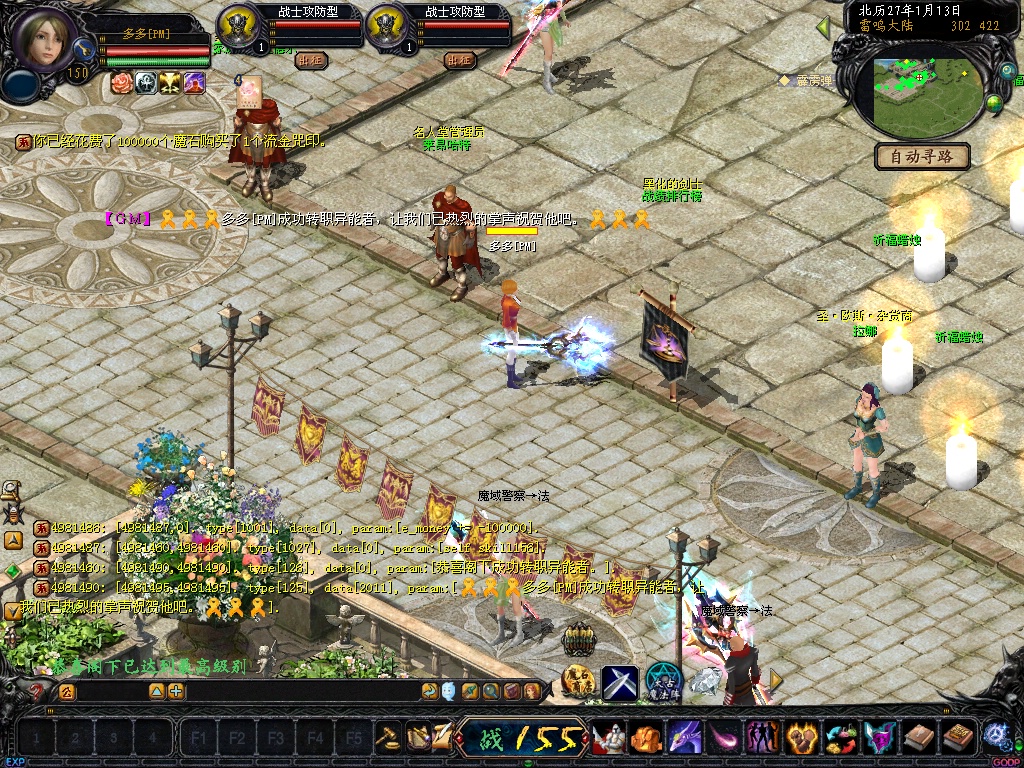Screen dimensions: 1024x768
Task: Open the purple dragon icon on menu bar
Action: pos(684,738)
